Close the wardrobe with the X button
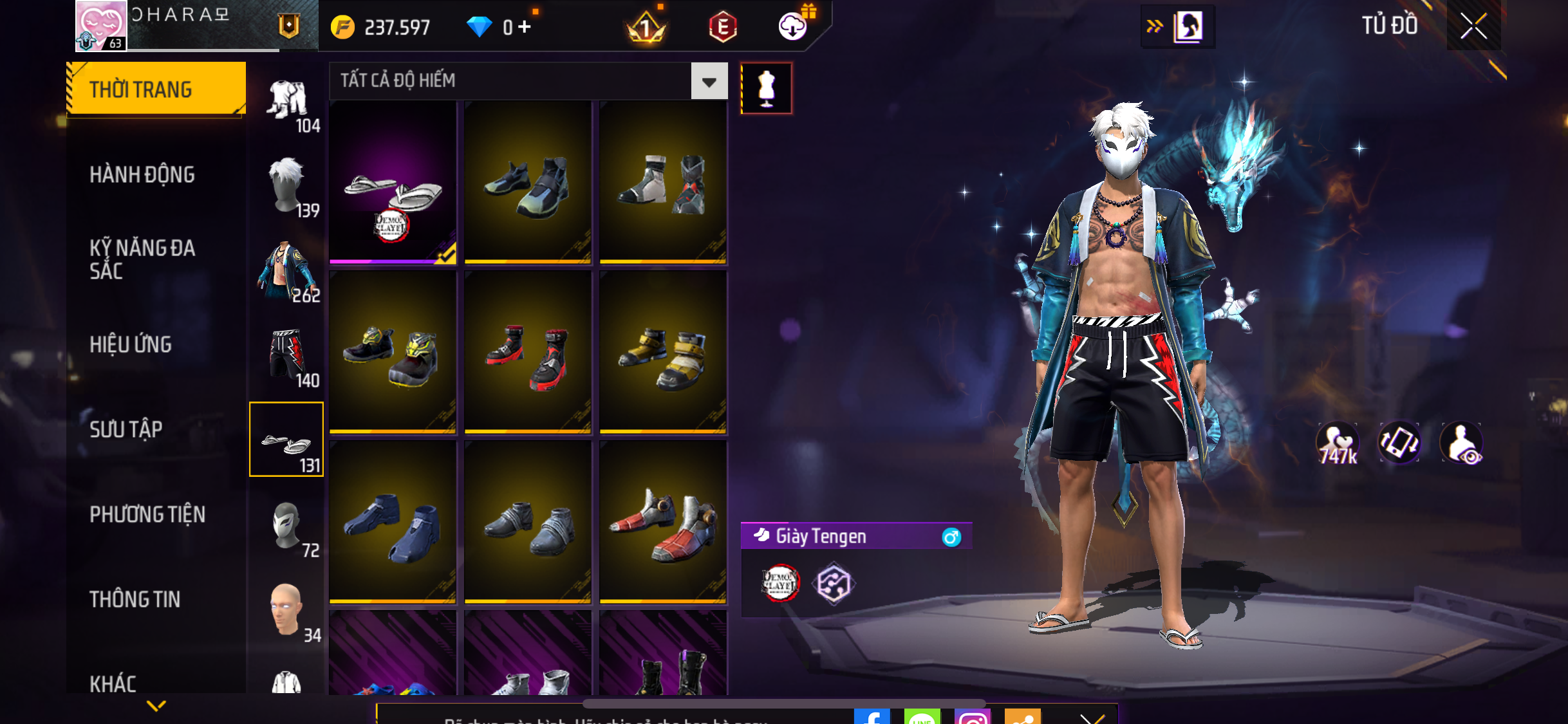 1473,26
